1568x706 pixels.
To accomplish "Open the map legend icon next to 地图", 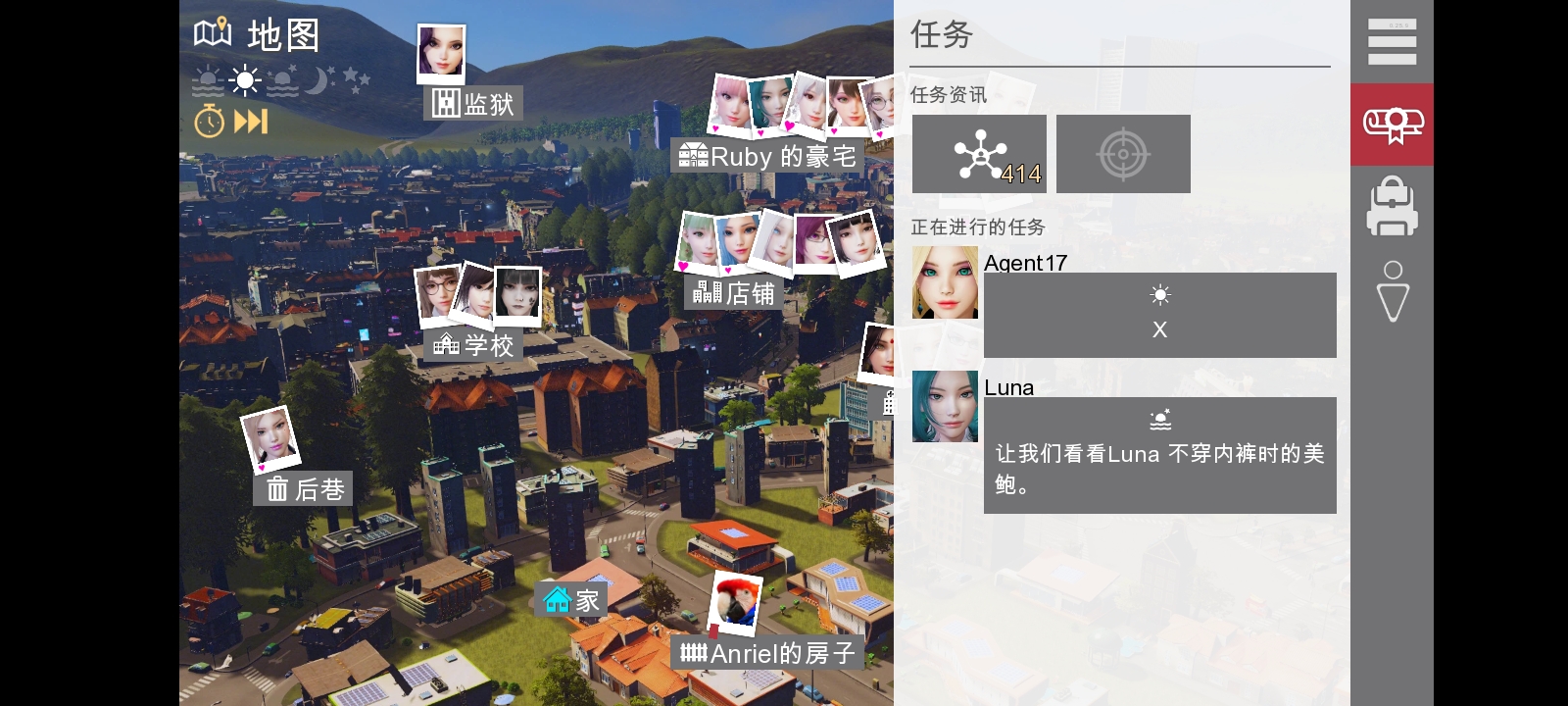I will click(212, 32).
